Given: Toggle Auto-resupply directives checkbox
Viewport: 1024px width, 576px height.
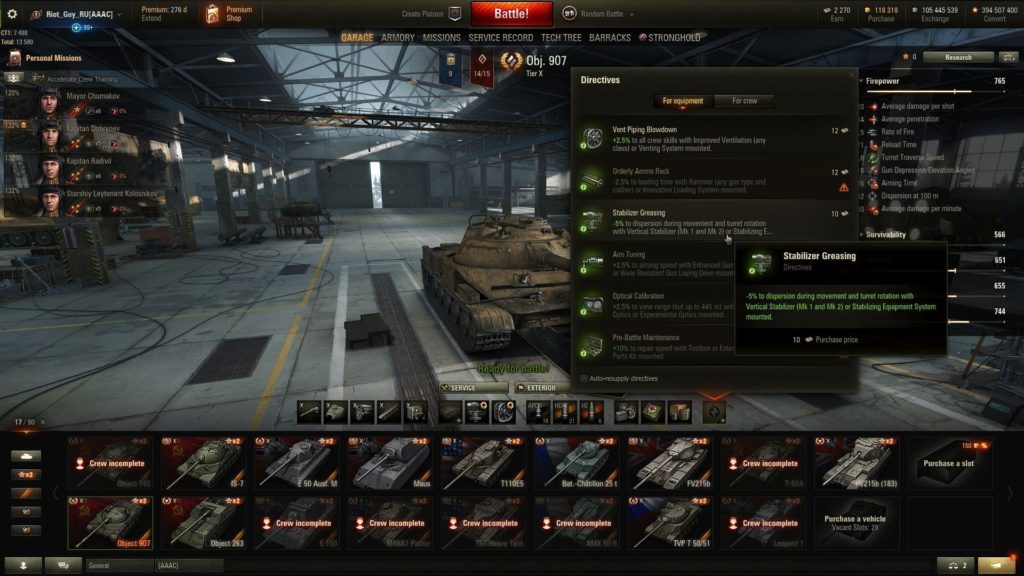Looking at the screenshot, I should coord(585,378).
